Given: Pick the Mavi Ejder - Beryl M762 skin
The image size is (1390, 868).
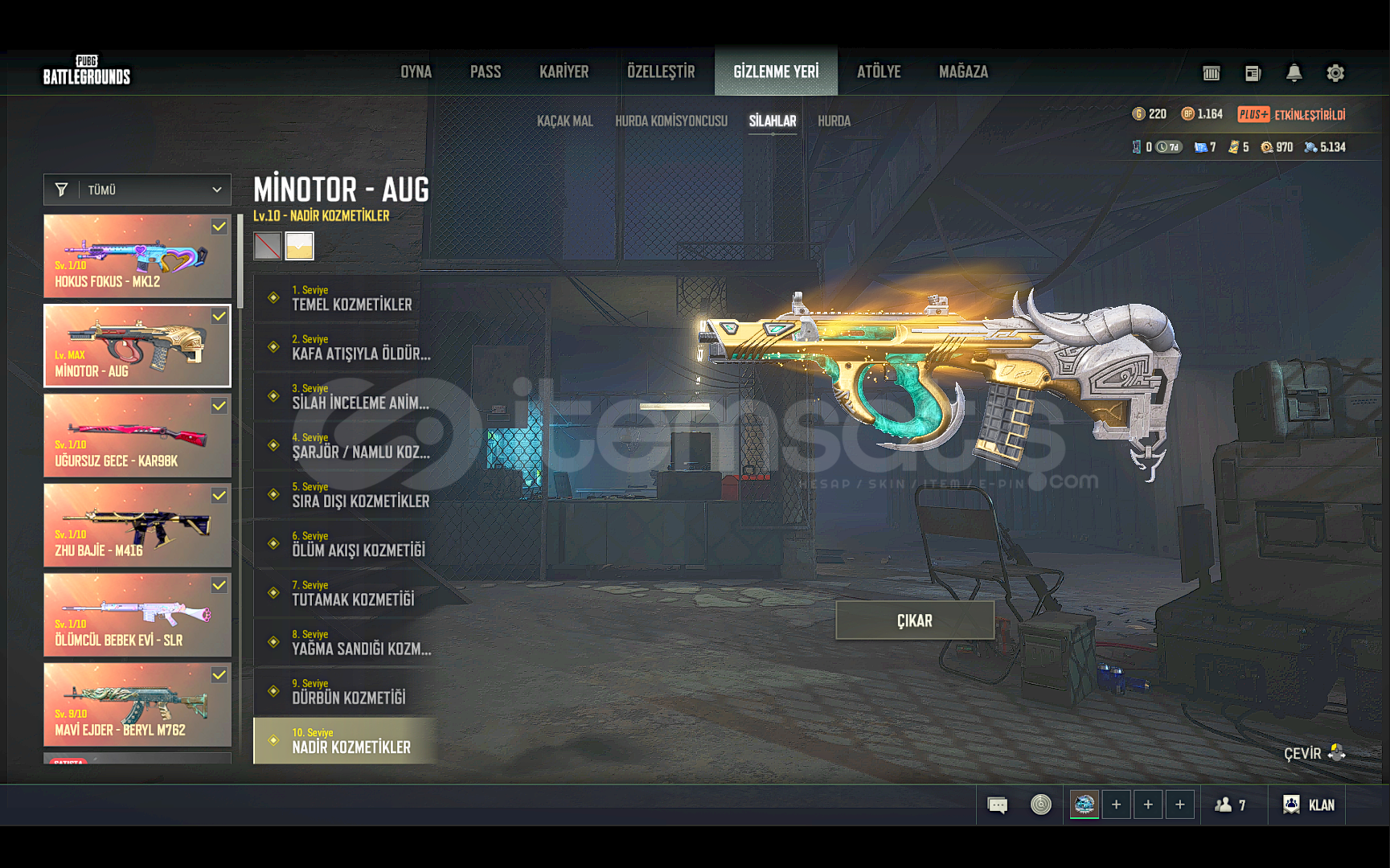Looking at the screenshot, I should click(x=137, y=705).
